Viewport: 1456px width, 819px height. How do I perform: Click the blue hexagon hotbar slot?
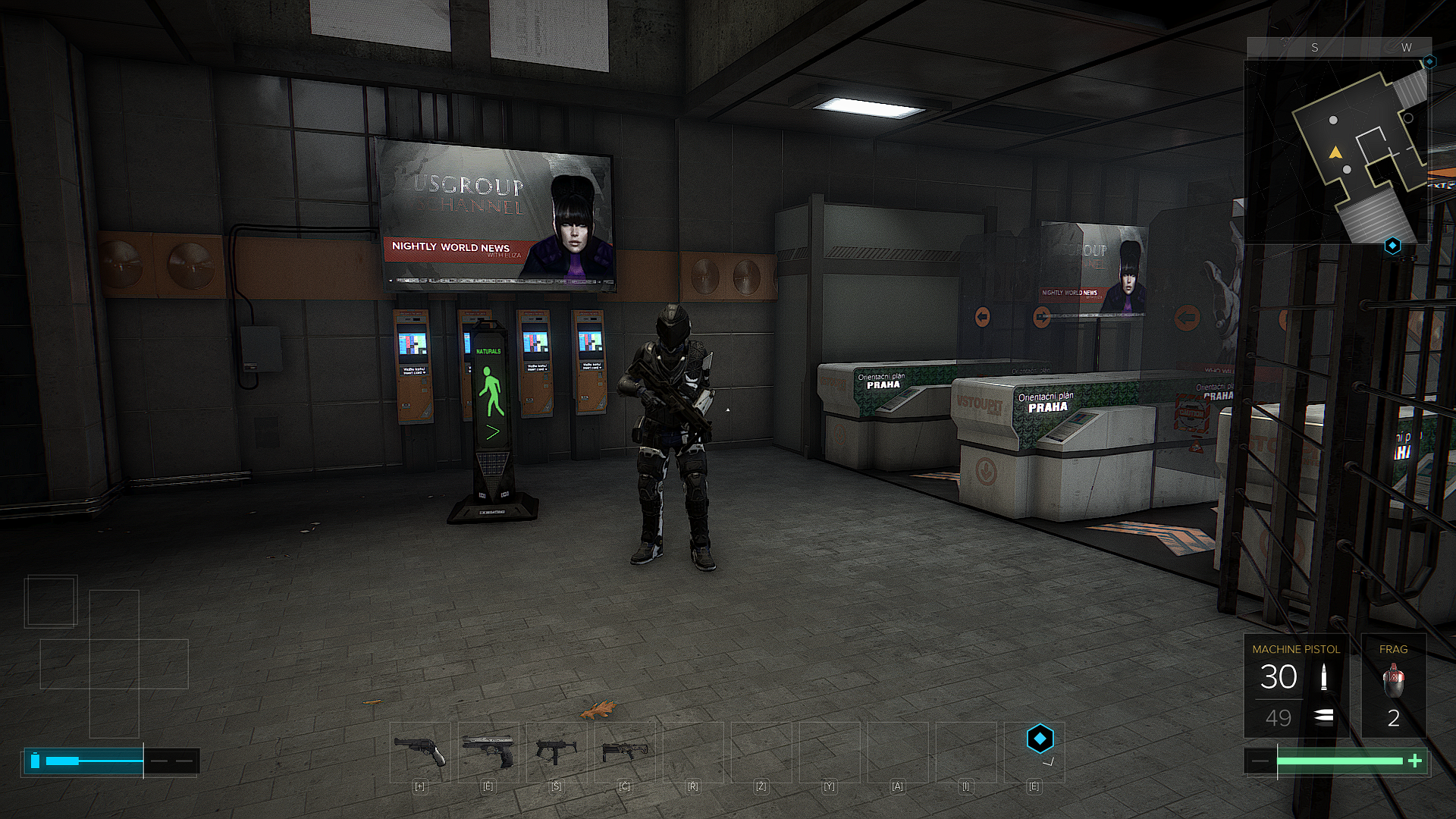tap(1039, 739)
